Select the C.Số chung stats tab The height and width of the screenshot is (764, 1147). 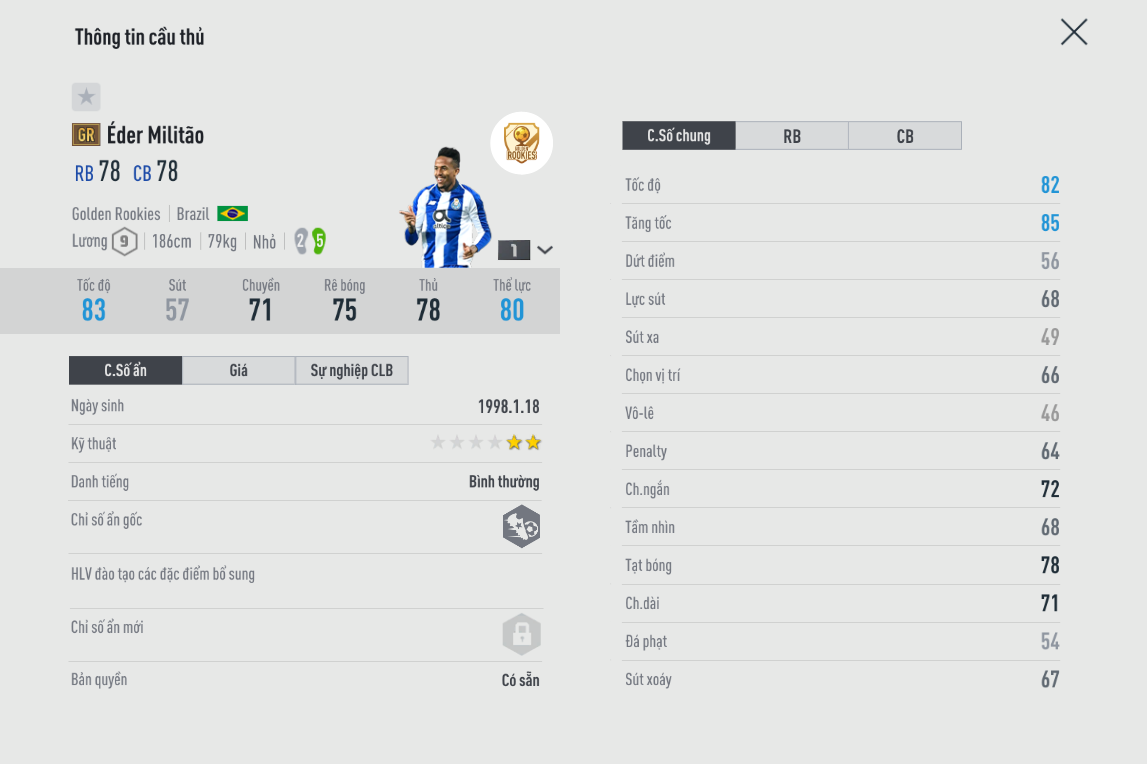click(x=679, y=136)
